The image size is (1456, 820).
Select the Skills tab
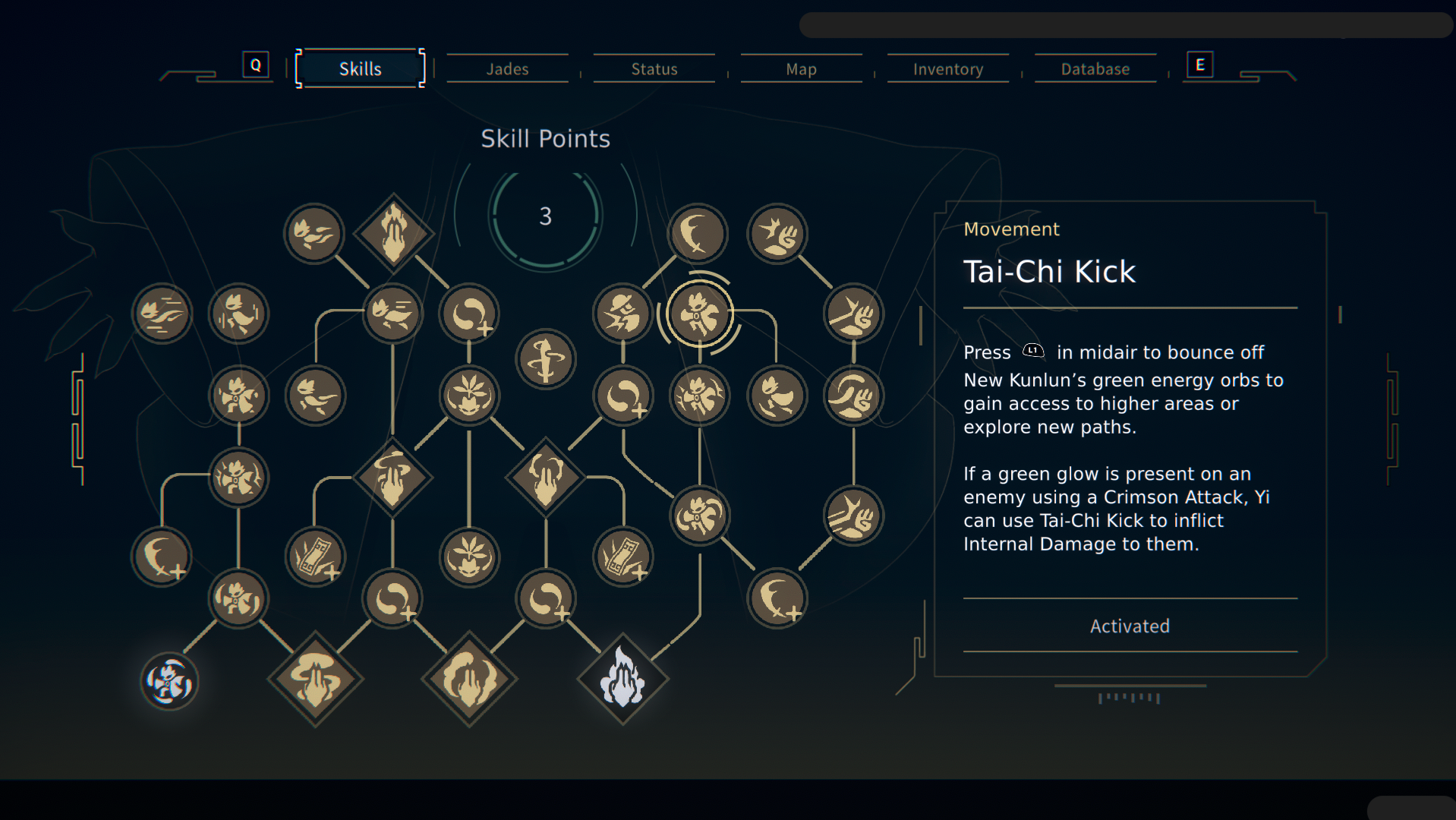click(x=360, y=69)
